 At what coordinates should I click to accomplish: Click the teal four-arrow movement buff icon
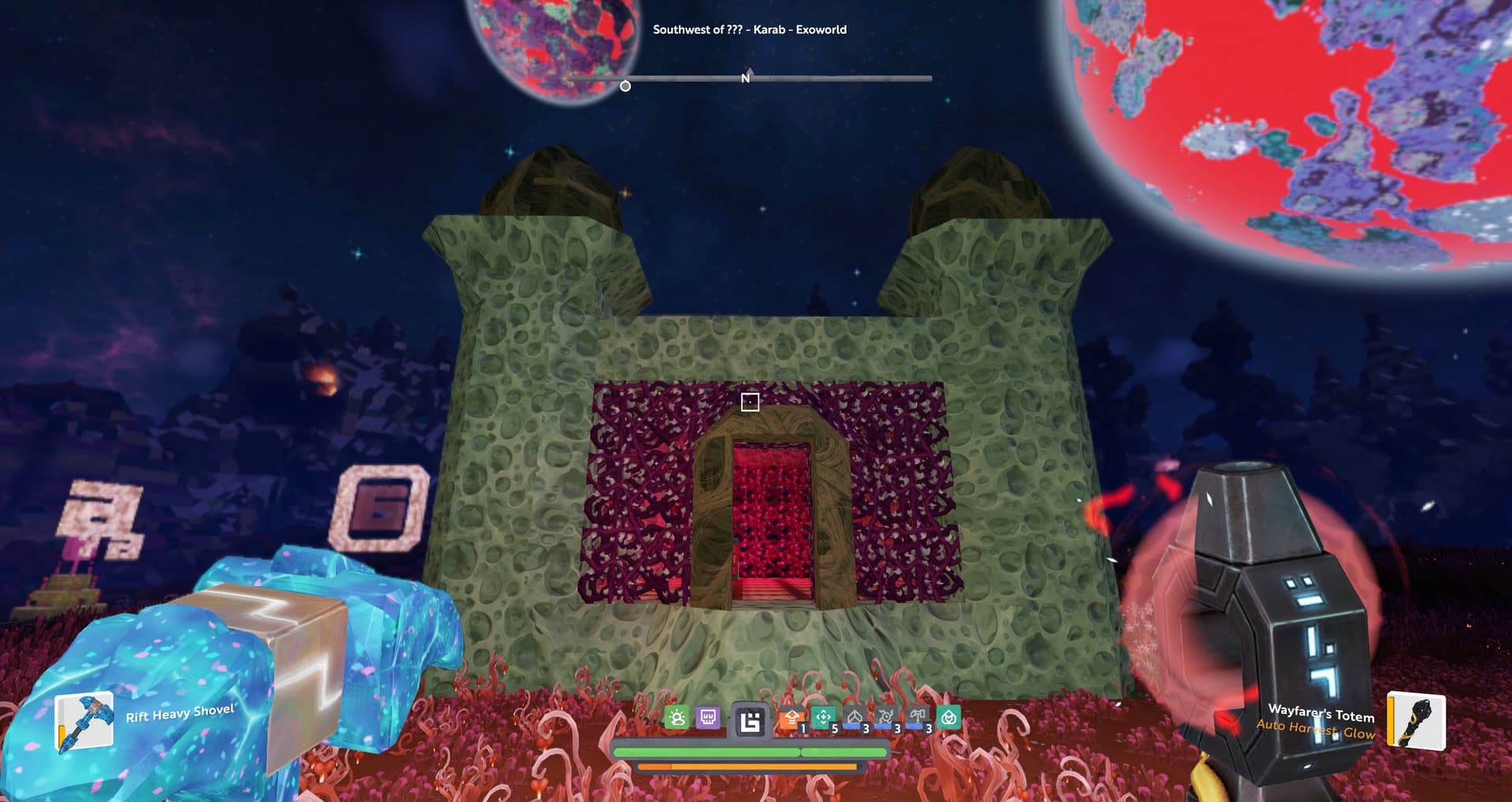tap(823, 718)
